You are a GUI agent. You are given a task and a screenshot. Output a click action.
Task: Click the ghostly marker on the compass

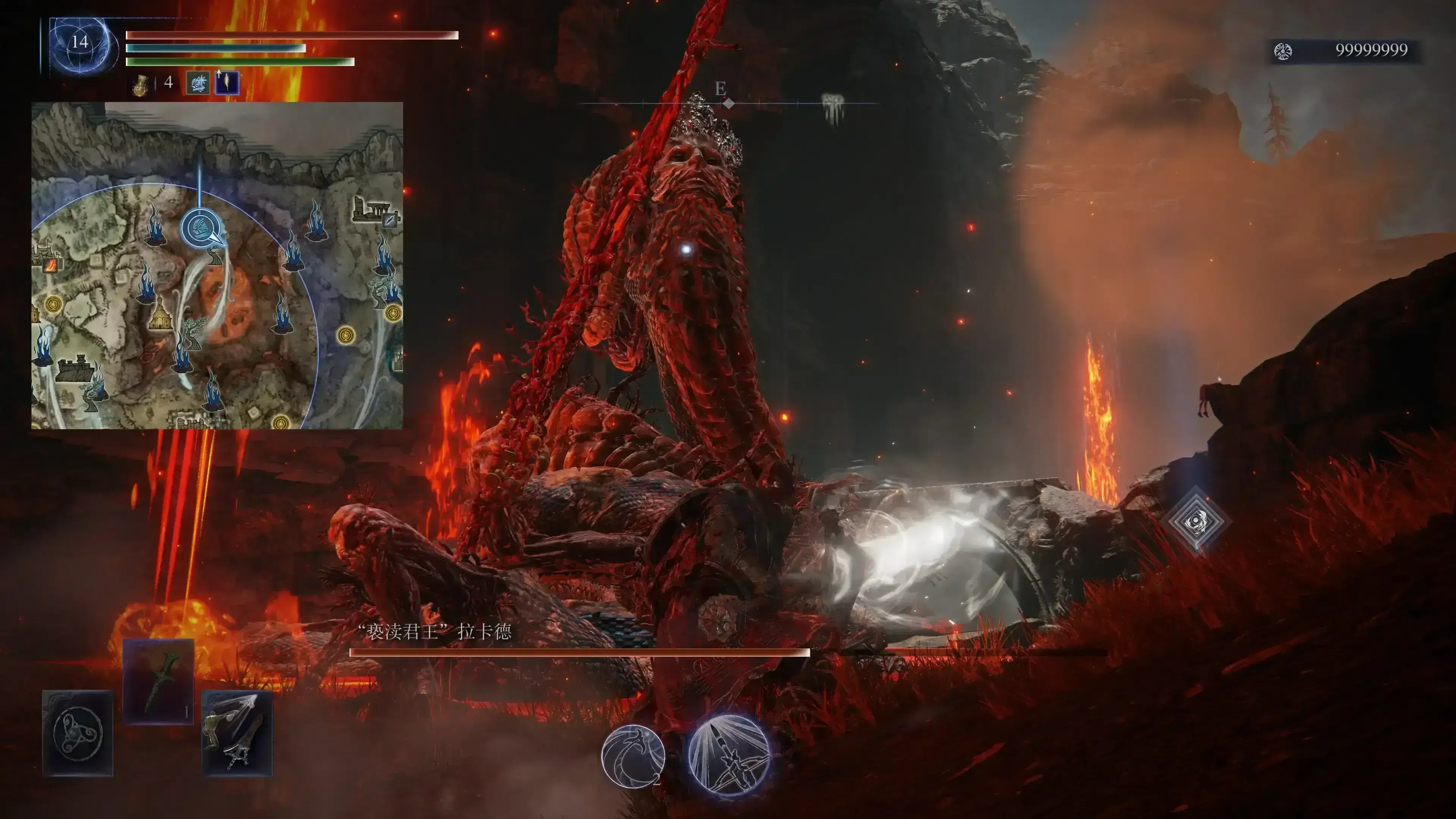[x=832, y=106]
